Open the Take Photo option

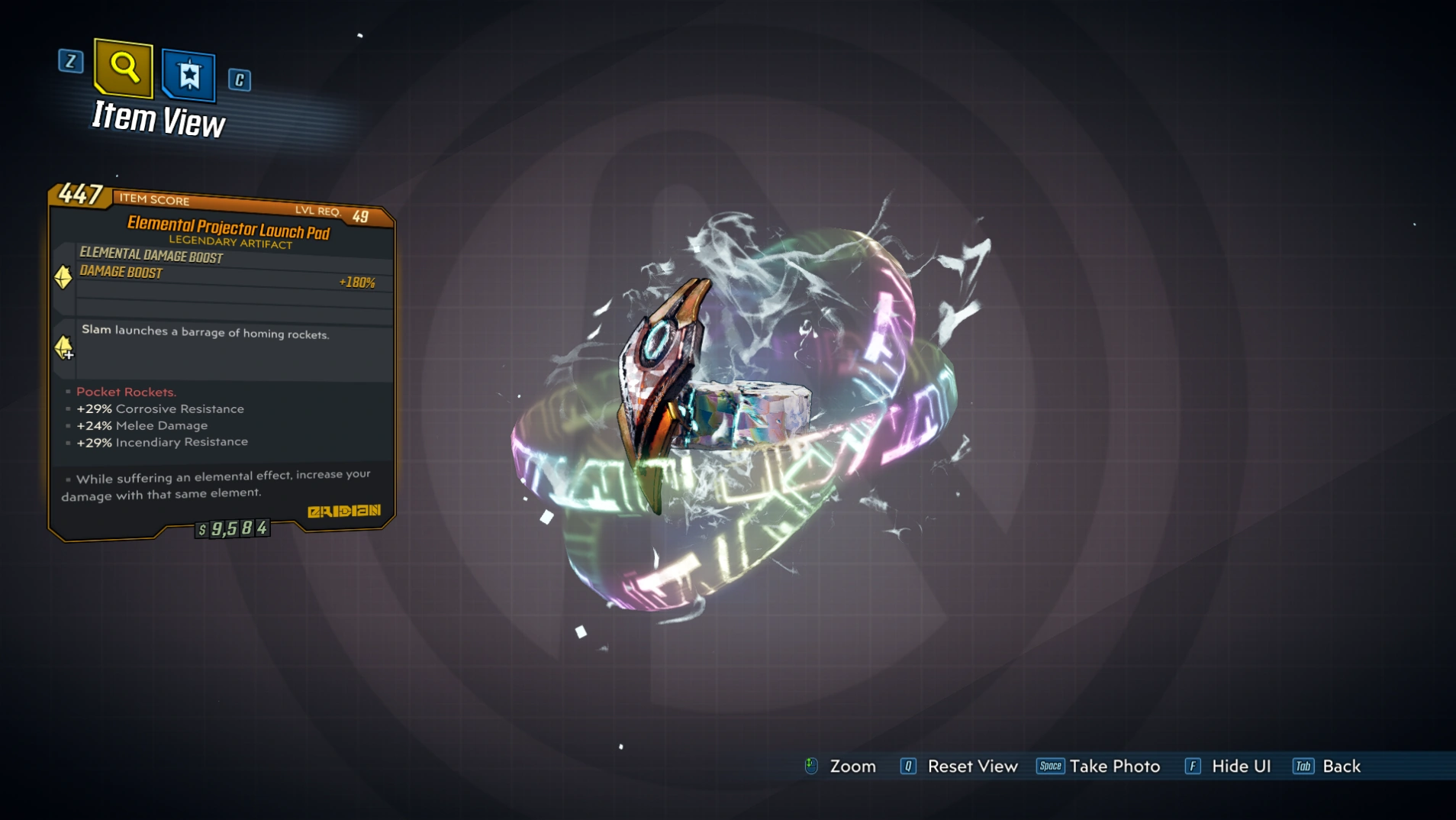[1115, 766]
